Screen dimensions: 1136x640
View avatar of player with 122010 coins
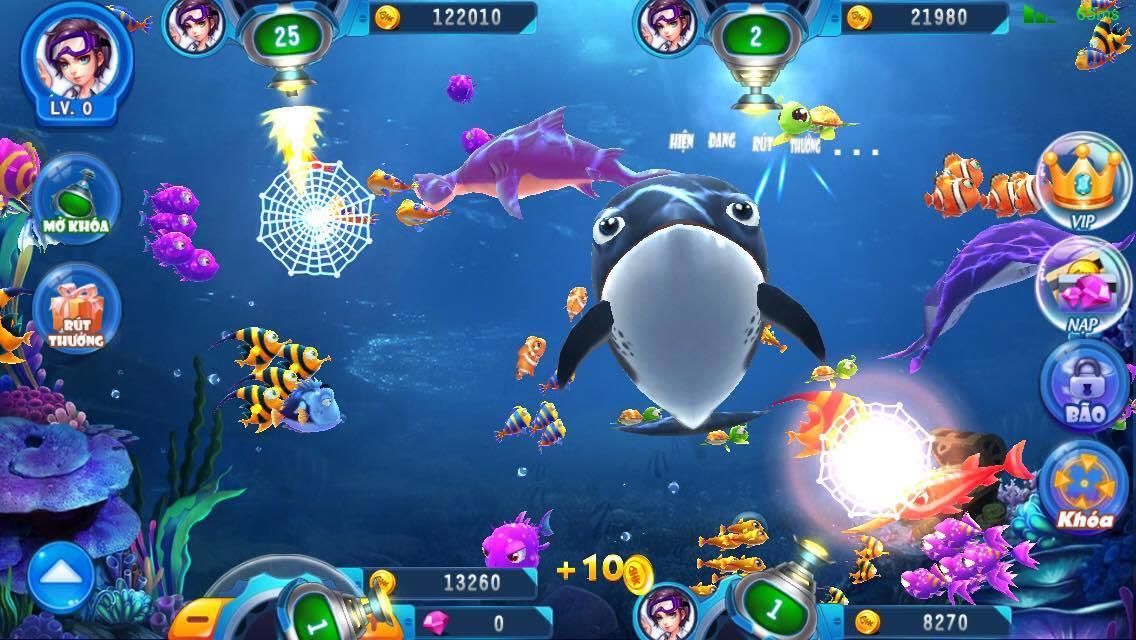(x=195, y=22)
